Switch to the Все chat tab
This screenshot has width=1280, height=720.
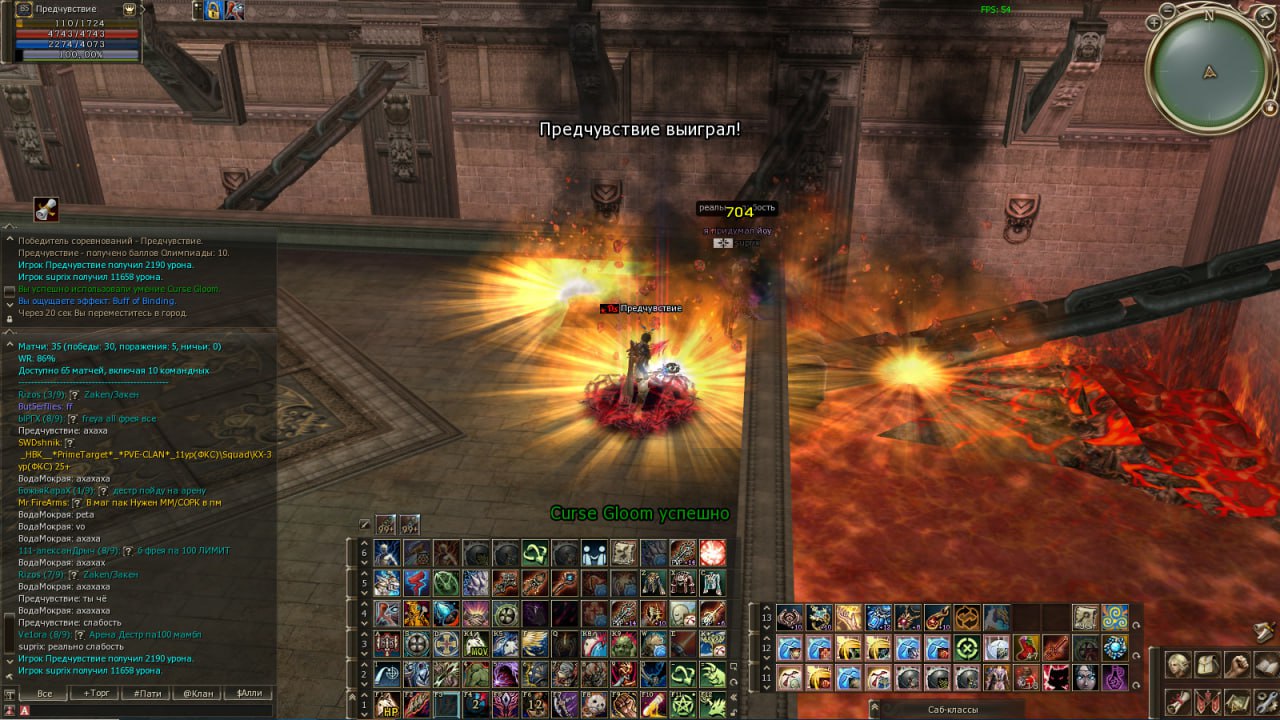44,693
